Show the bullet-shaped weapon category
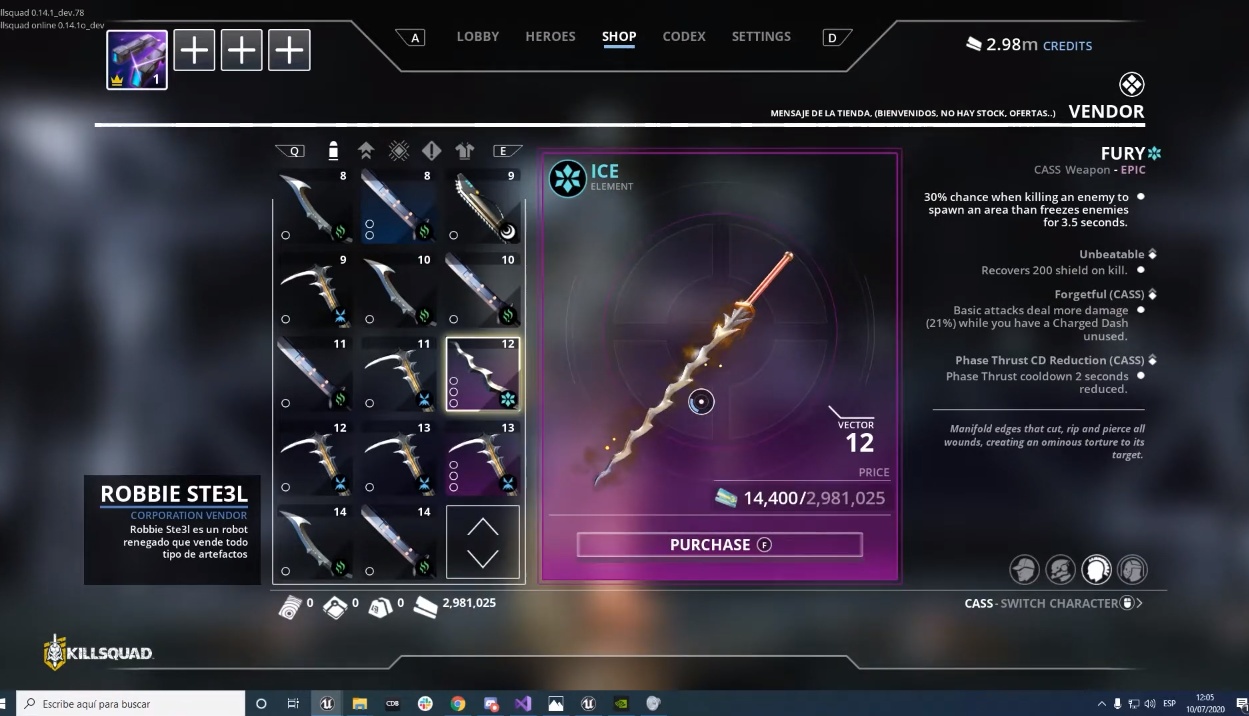The height and width of the screenshot is (716, 1249). pos(333,151)
